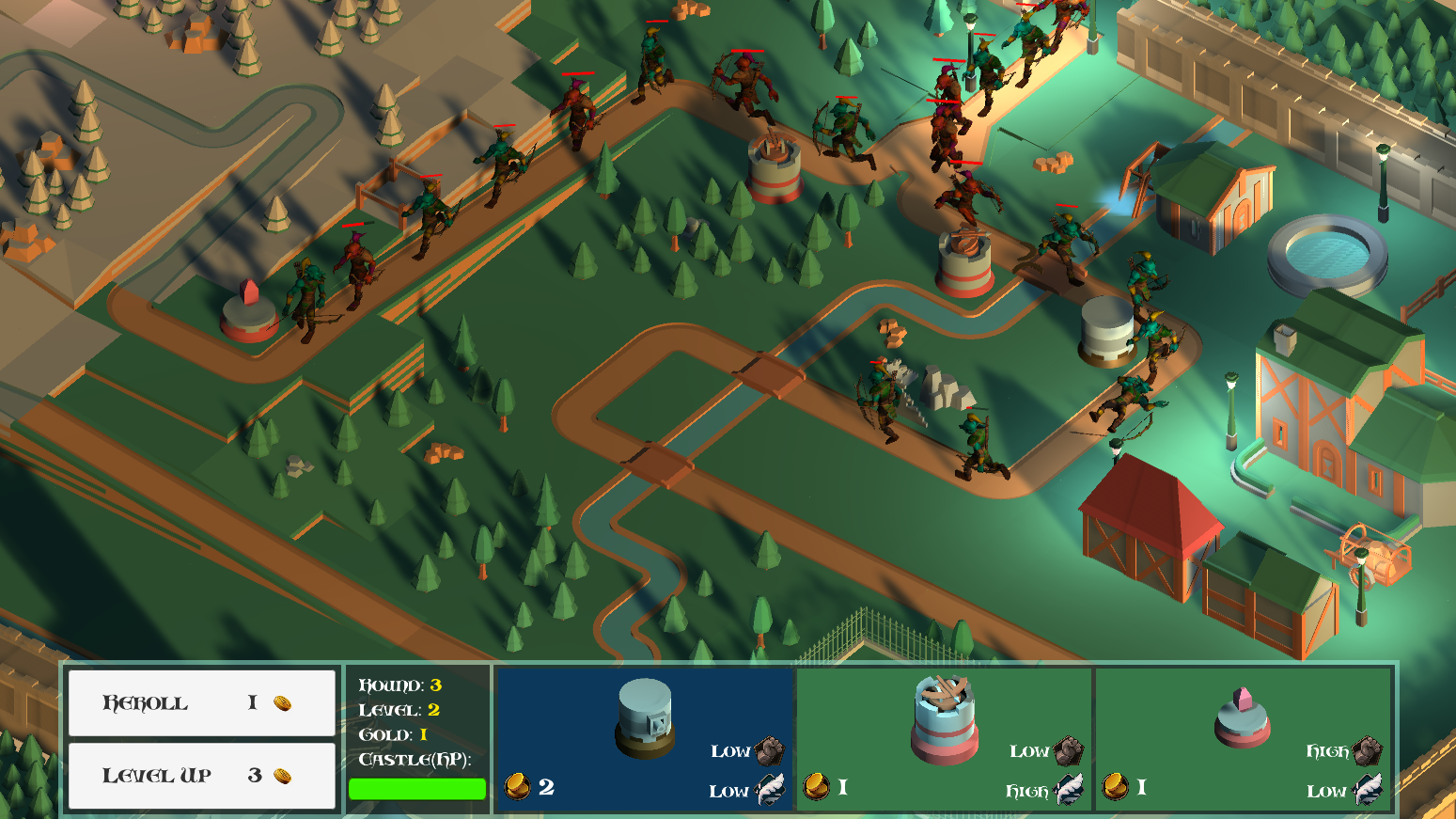
Task: Buy a Level Up for 3 gold
Action: pos(201,776)
